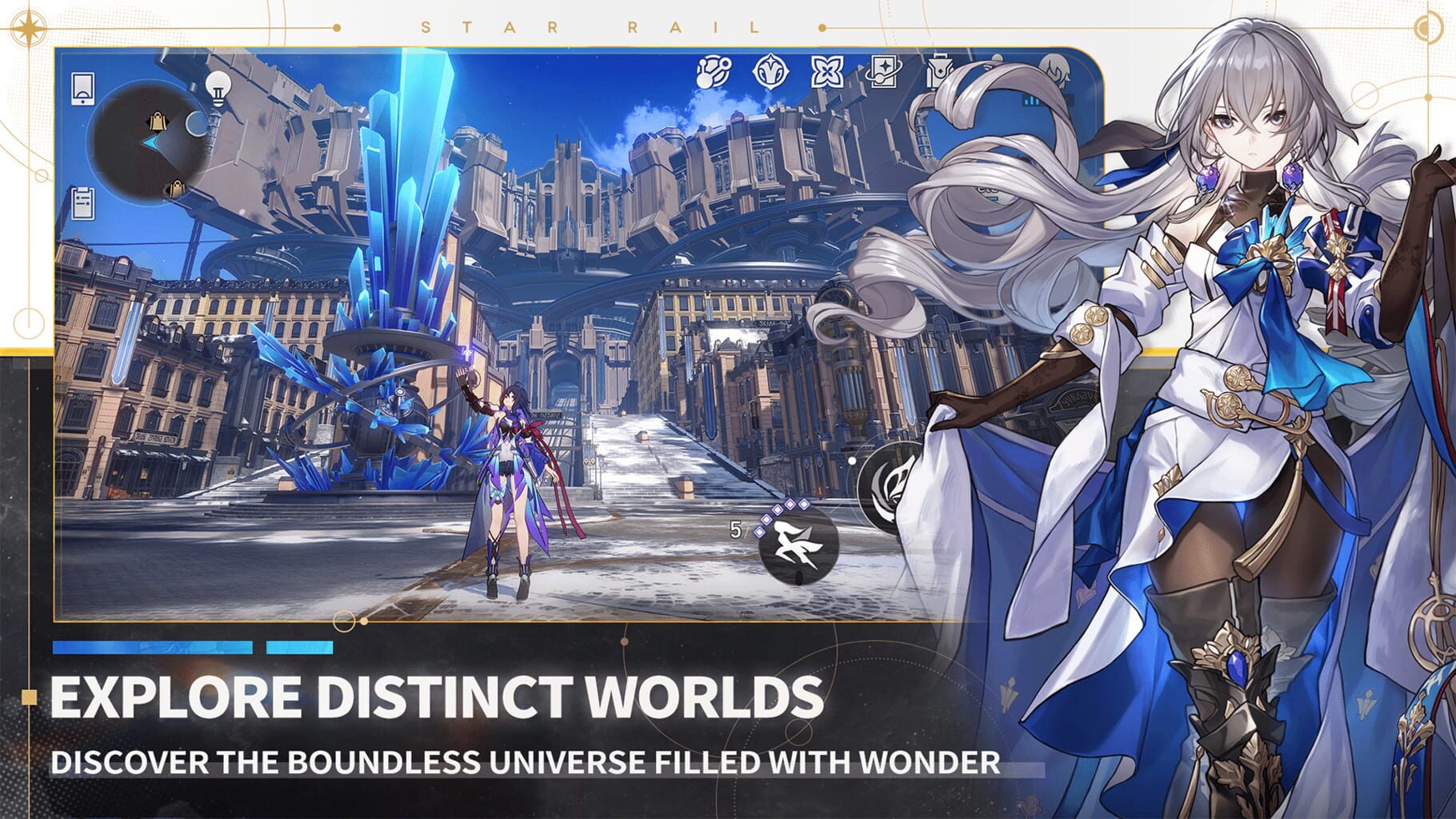Select the lower shop bag marker on the minimap
The image size is (1456, 819).
(177, 190)
